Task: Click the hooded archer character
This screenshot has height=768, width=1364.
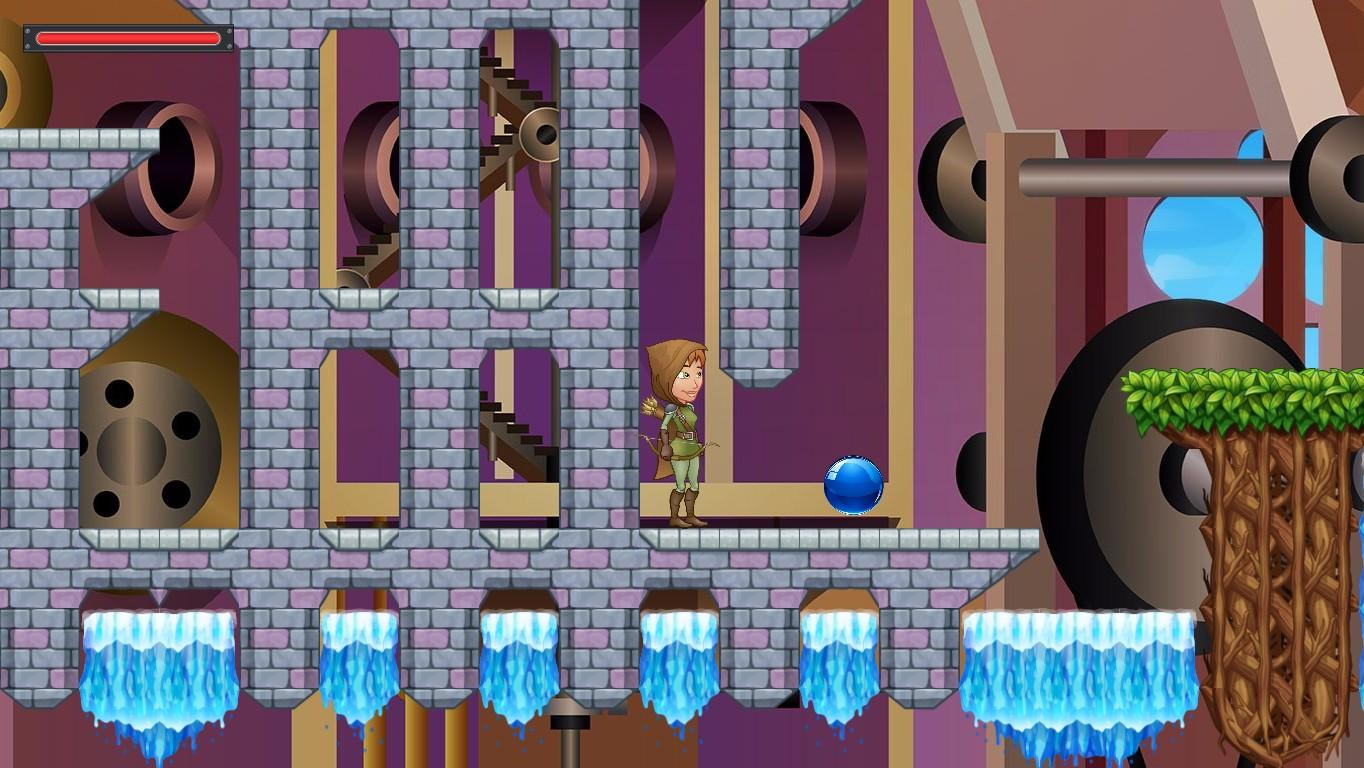Action: [x=684, y=430]
